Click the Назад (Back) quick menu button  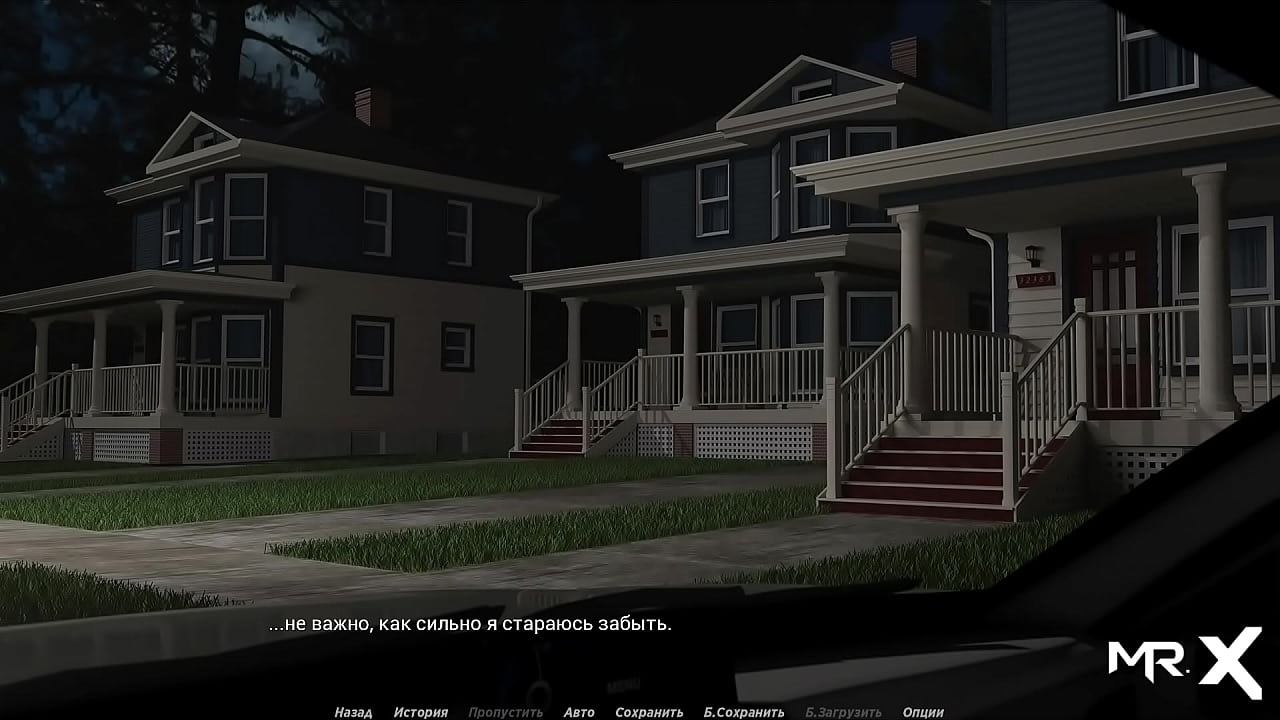pyautogui.click(x=353, y=712)
